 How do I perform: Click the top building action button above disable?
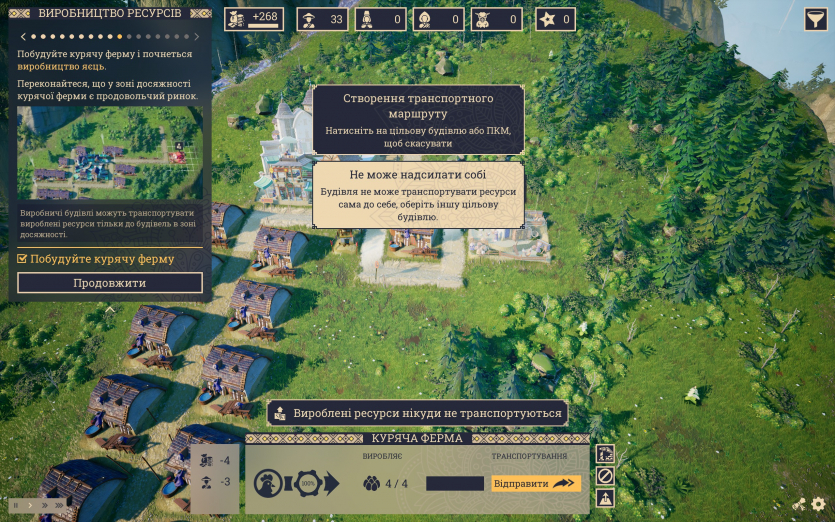pyautogui.click(x=604, y=454)
